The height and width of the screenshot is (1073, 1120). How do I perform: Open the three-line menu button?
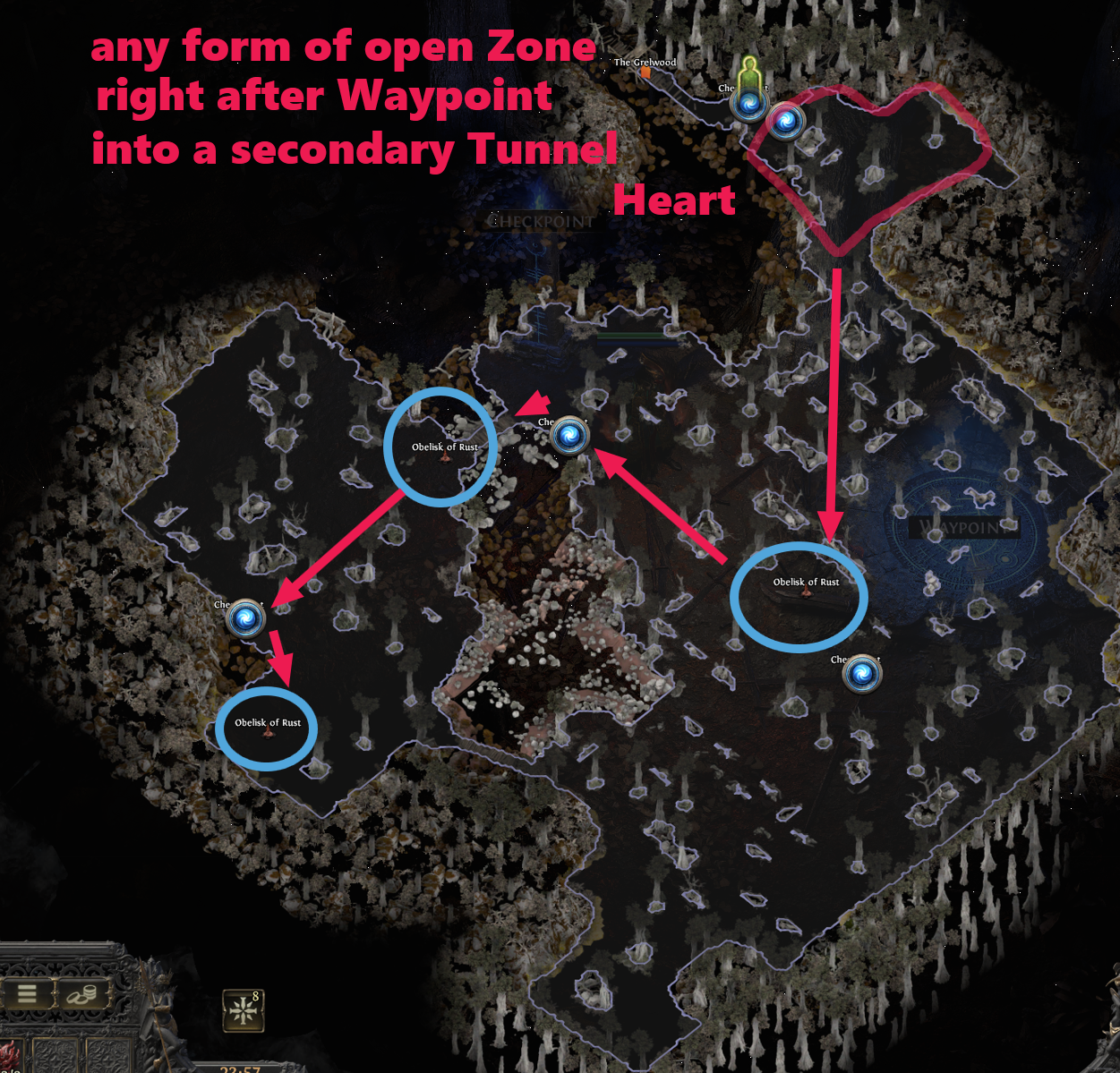[27, 992]
